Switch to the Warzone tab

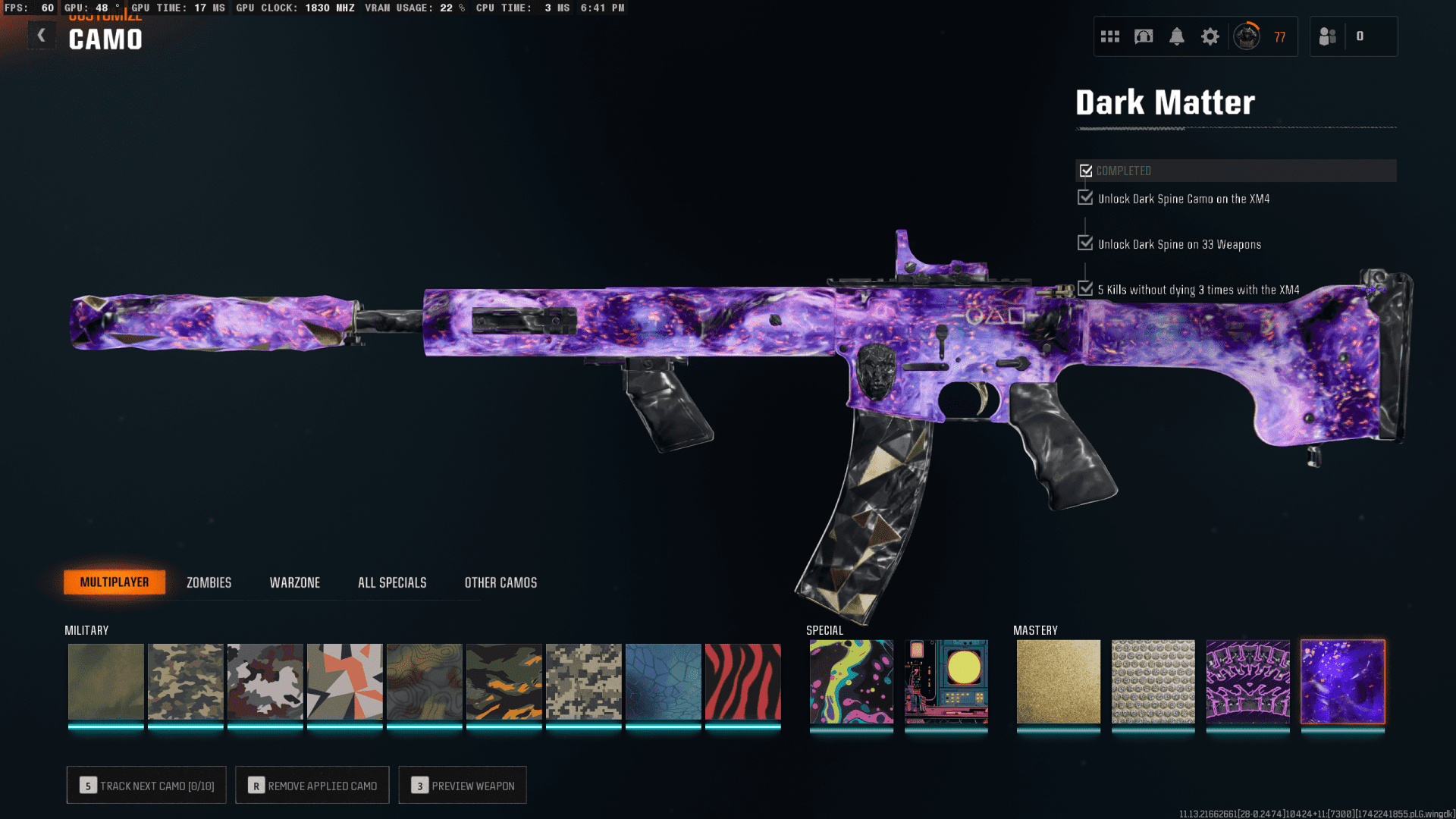295,582
